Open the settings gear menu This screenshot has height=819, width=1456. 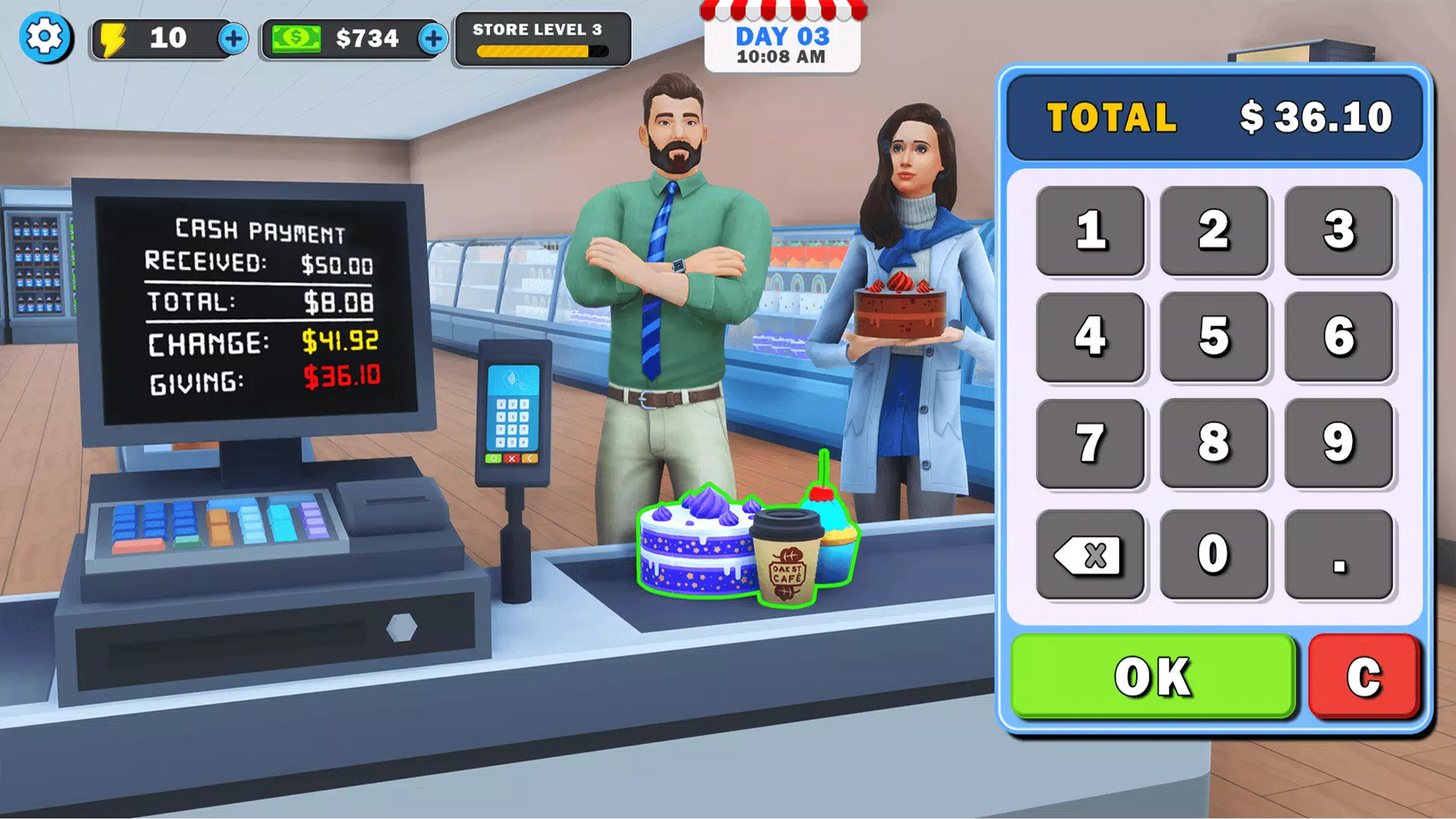[45, 37]
